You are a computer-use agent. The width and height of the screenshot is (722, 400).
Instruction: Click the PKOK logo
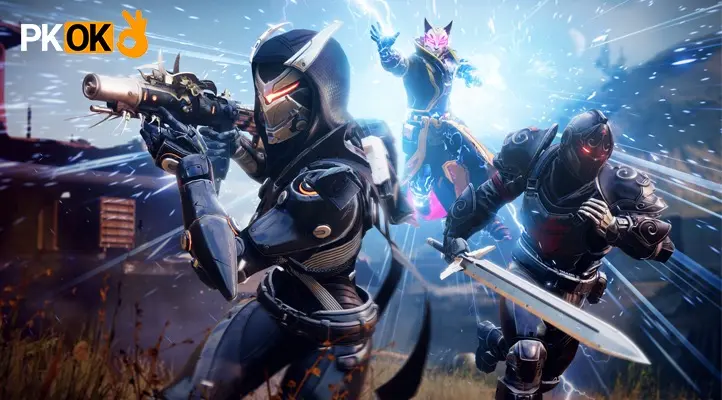point(84,35)
